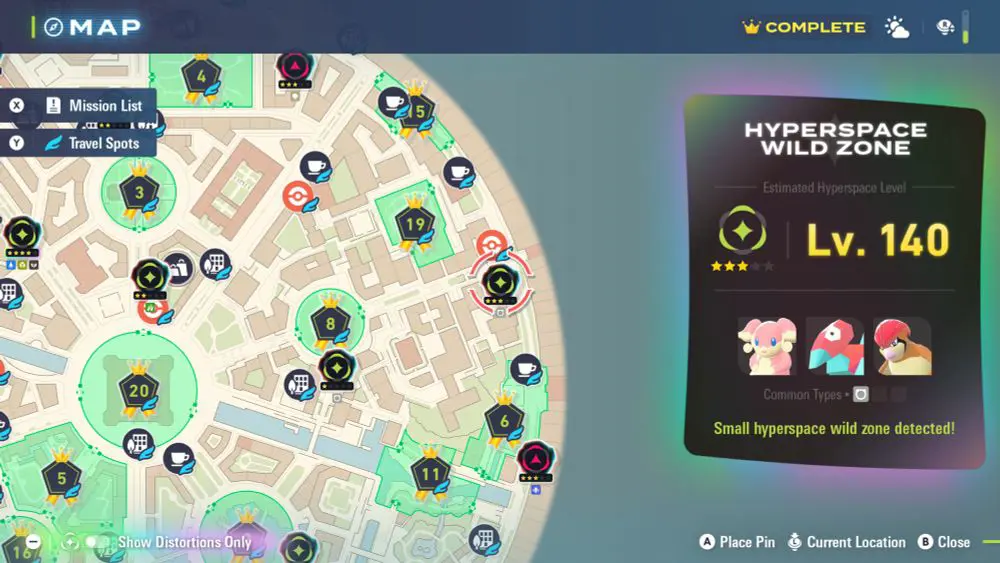Select the Pidgeotto thumbnail in the panel

coord(901,346)
